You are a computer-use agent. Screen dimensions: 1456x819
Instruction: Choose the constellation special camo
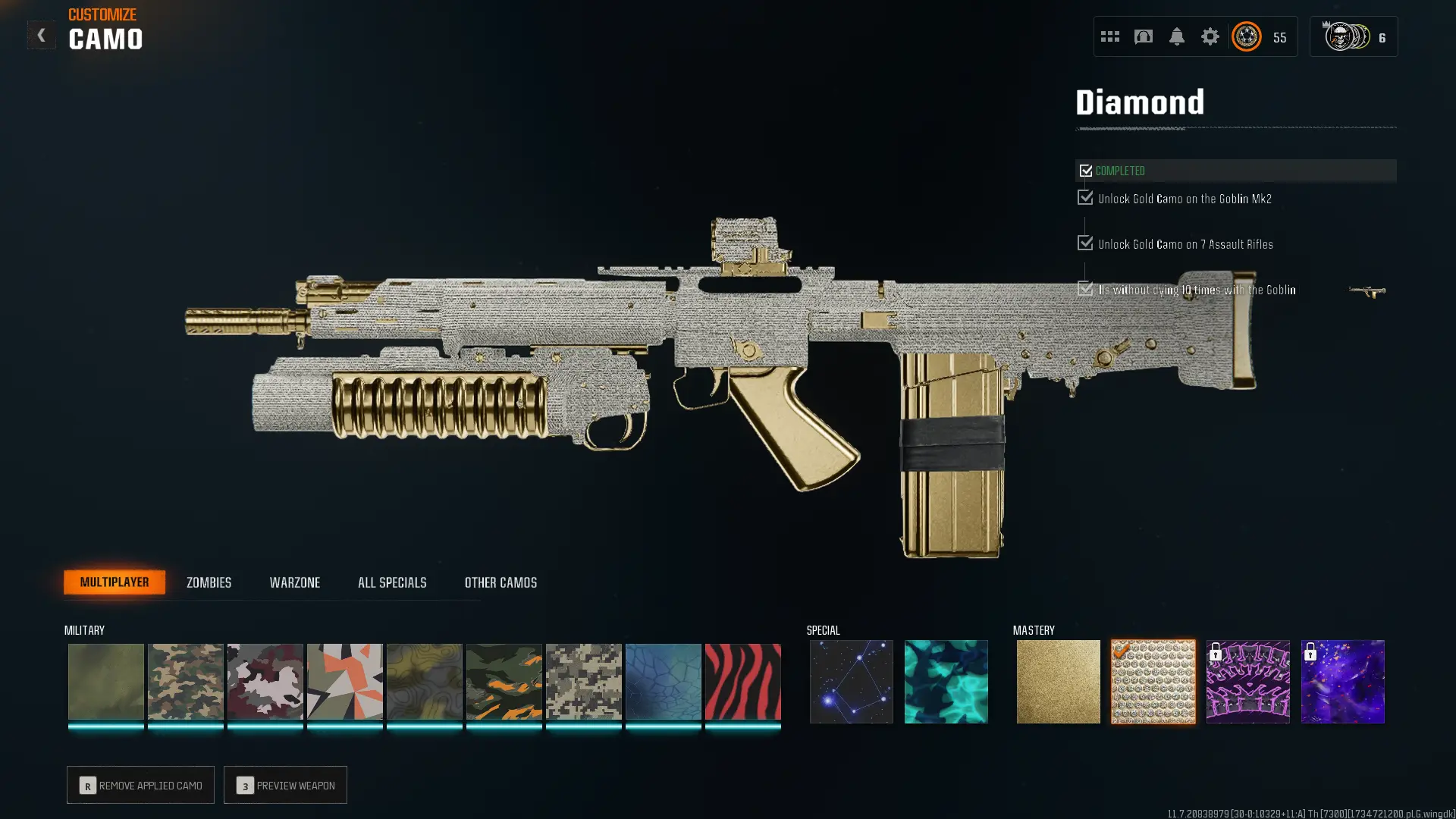coord(851,681)
